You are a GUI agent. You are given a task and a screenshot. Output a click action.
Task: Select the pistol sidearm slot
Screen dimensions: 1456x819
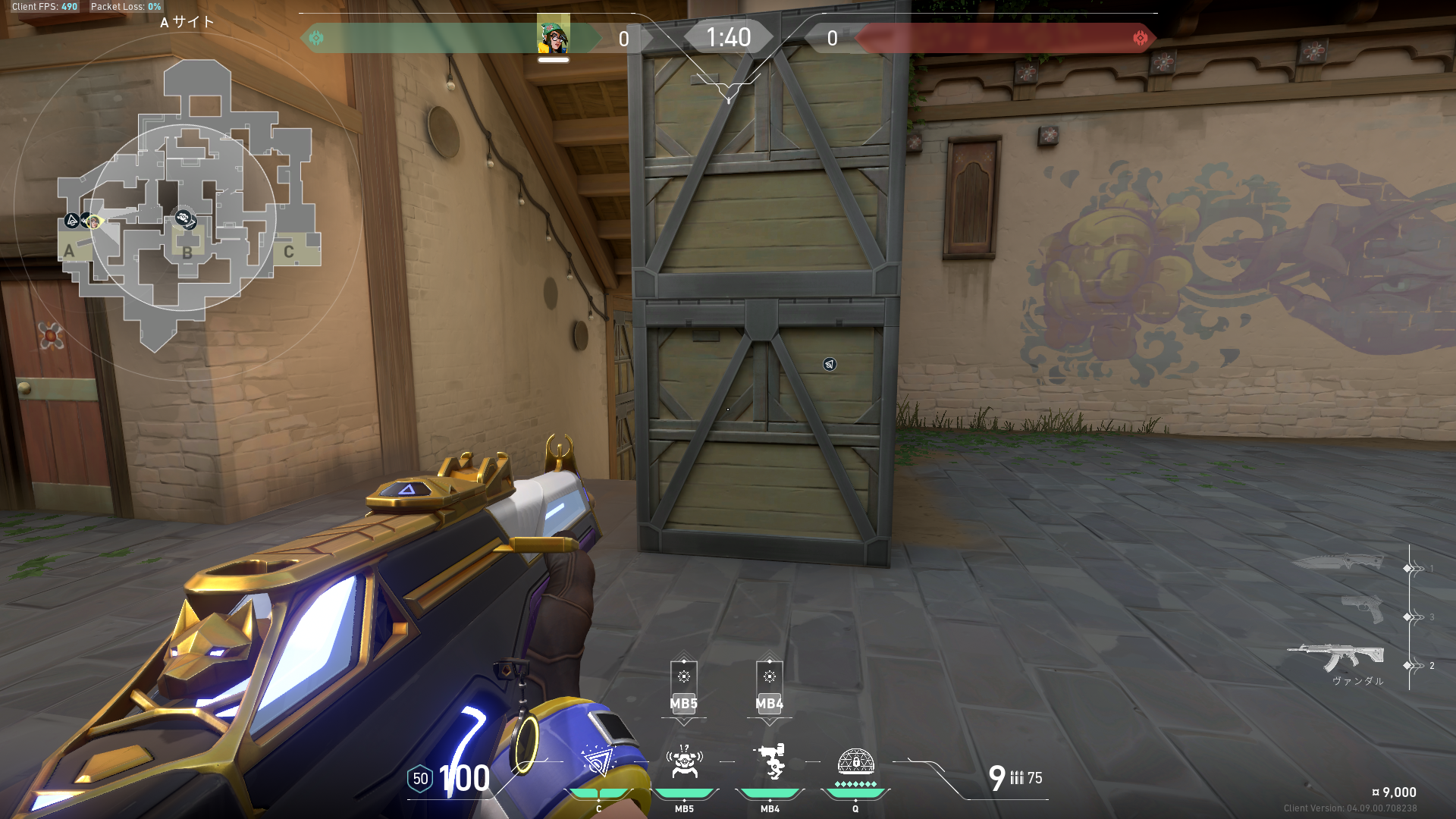pos(1362,609)
